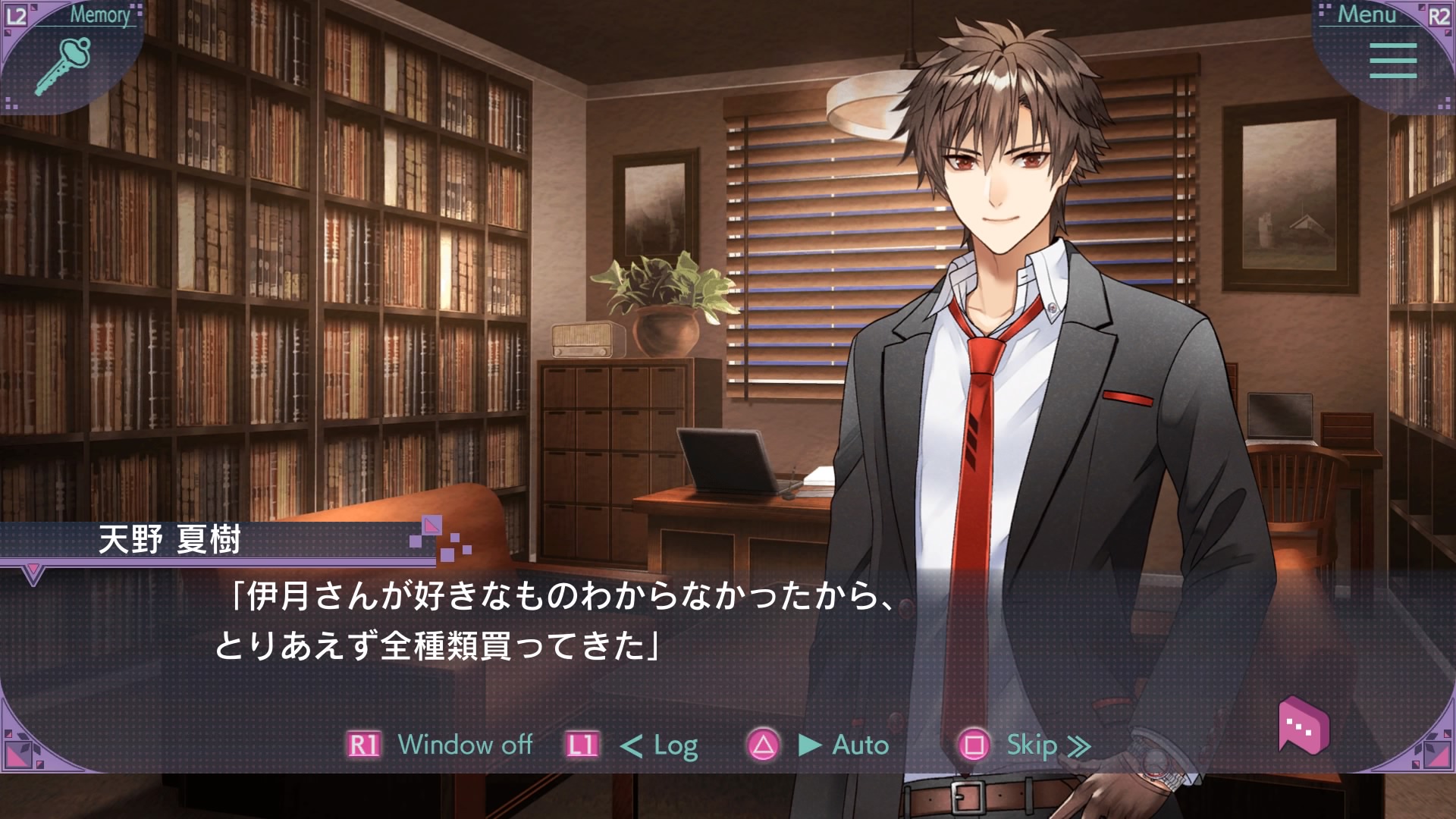This screenshot has width=1456, height=819.
Task: Start Auto text advance
Action: 843,745
